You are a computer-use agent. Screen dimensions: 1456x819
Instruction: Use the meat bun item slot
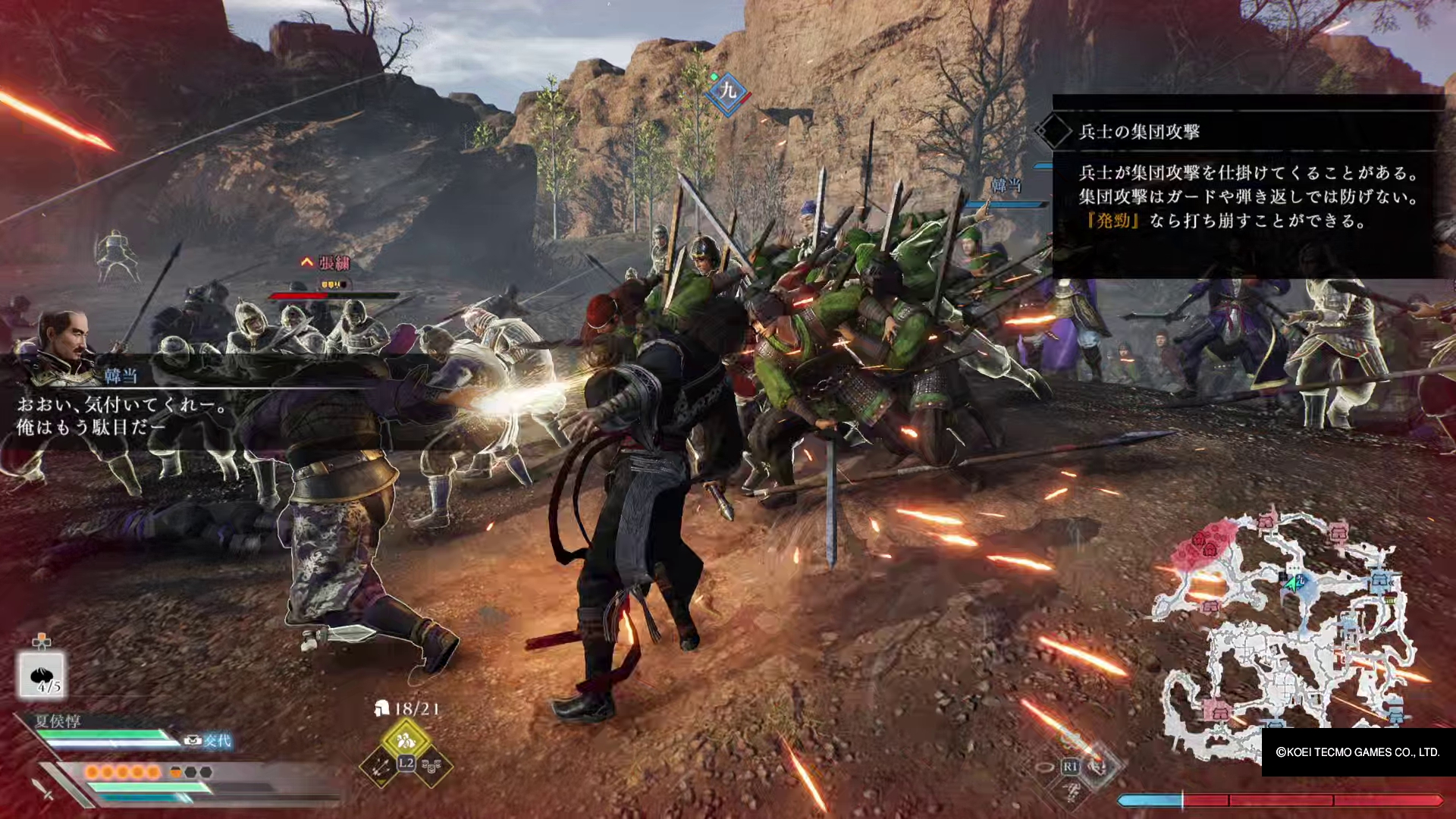click(x=41, y=675)
